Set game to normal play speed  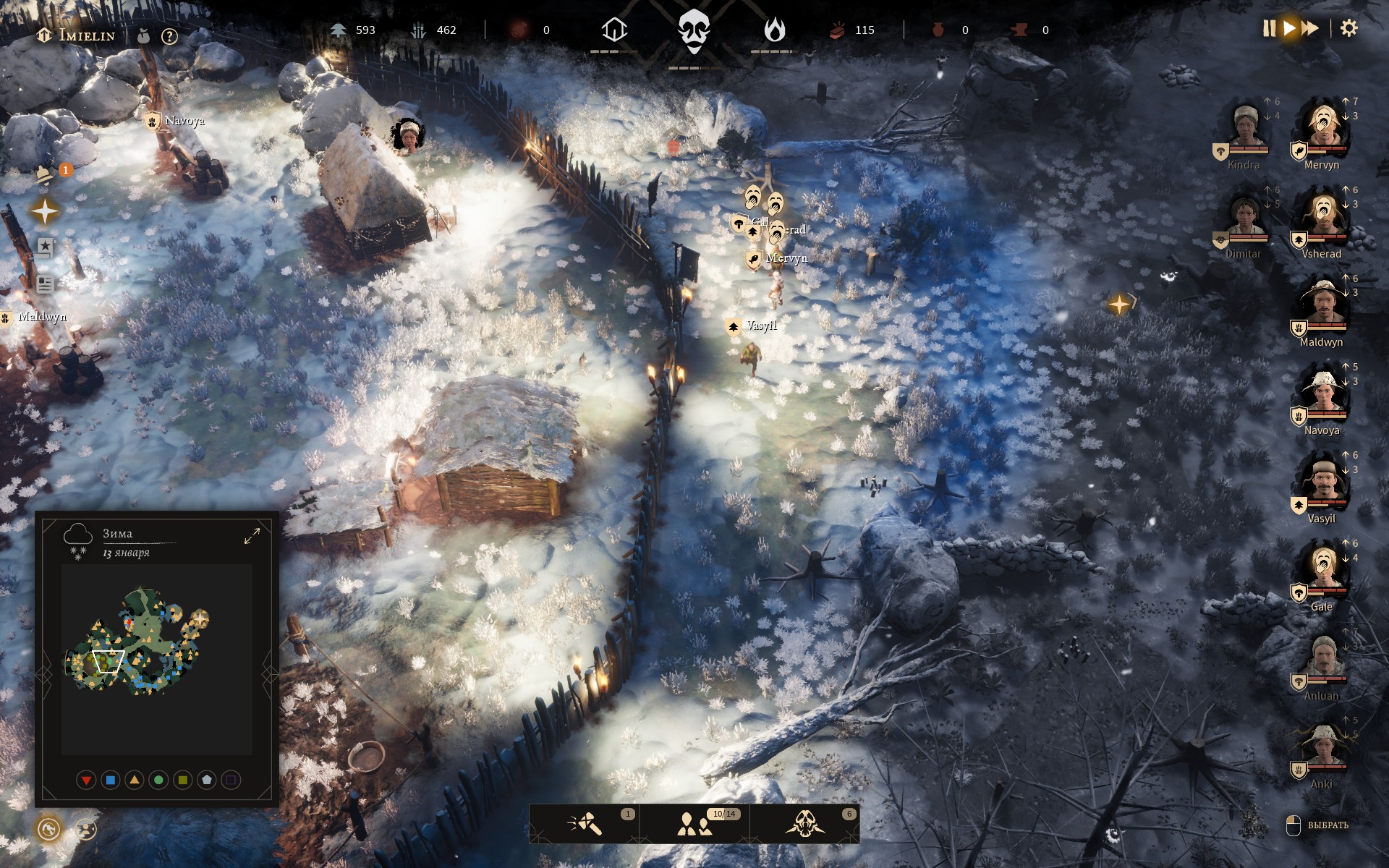click(1289, 29)
